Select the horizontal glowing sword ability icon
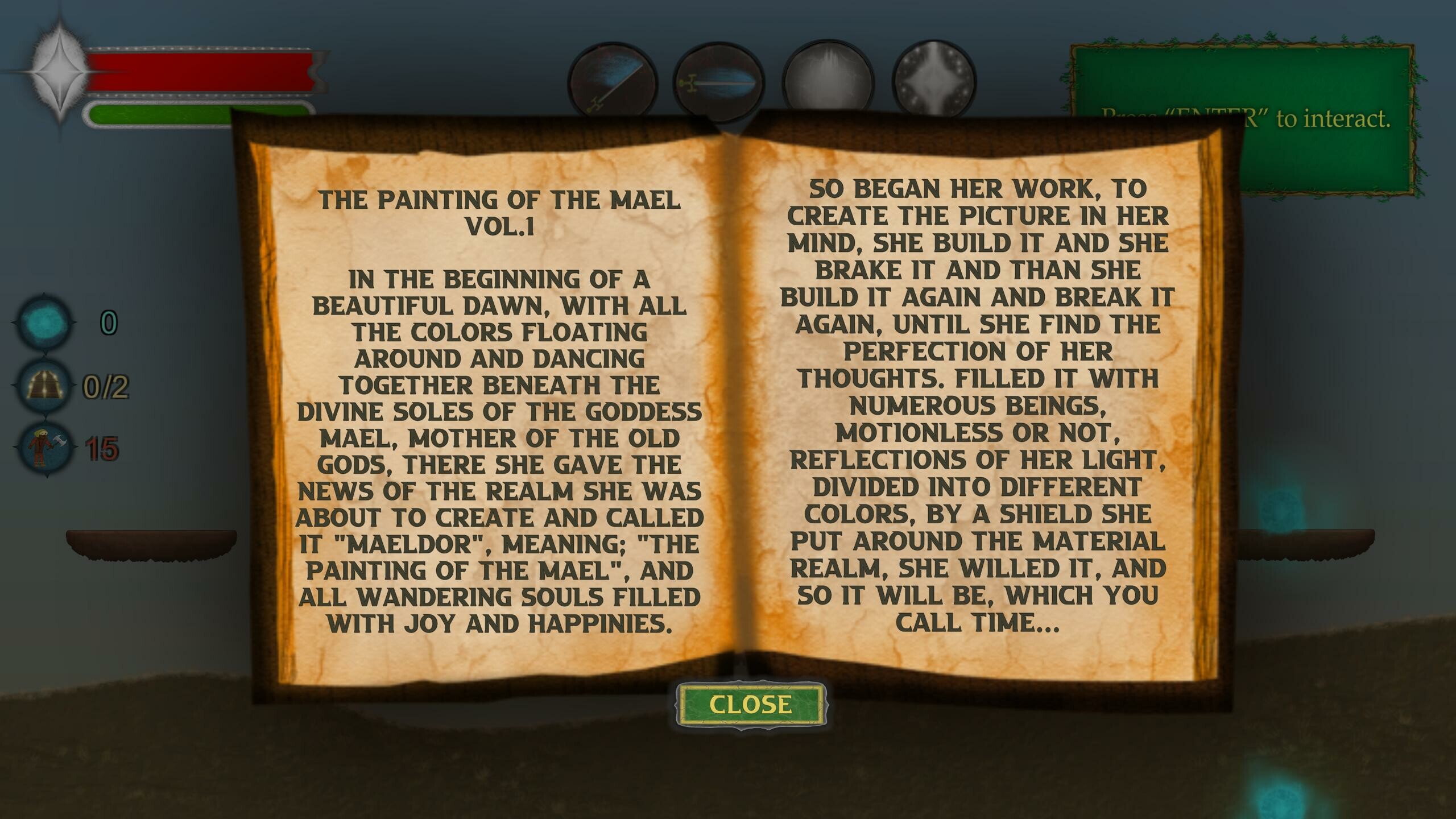Image resolution: width=1456 pixels, height=819 pixels. coord(718,81)
